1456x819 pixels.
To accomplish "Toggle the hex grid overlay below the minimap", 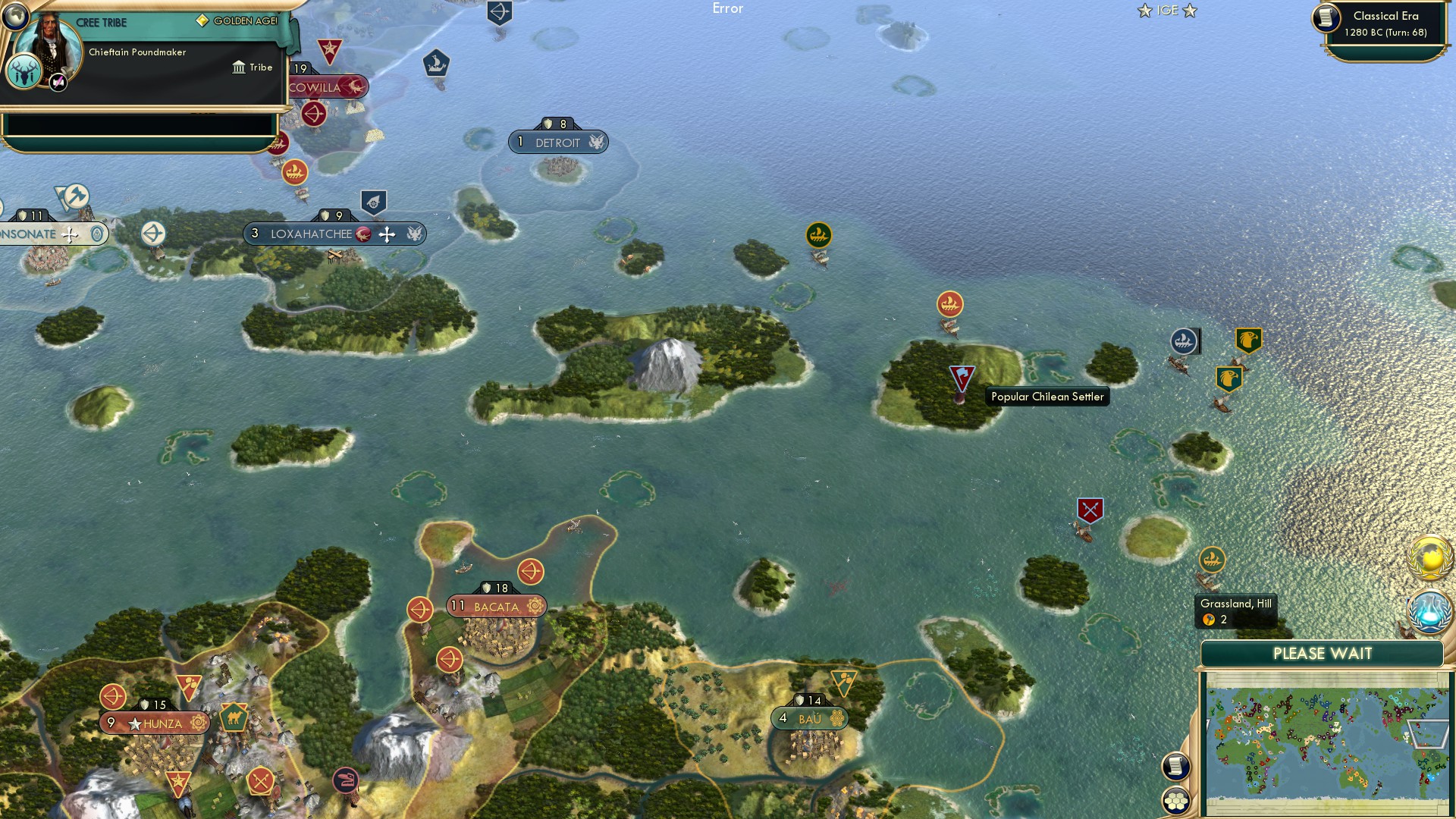I will (x=1175, y=801).
